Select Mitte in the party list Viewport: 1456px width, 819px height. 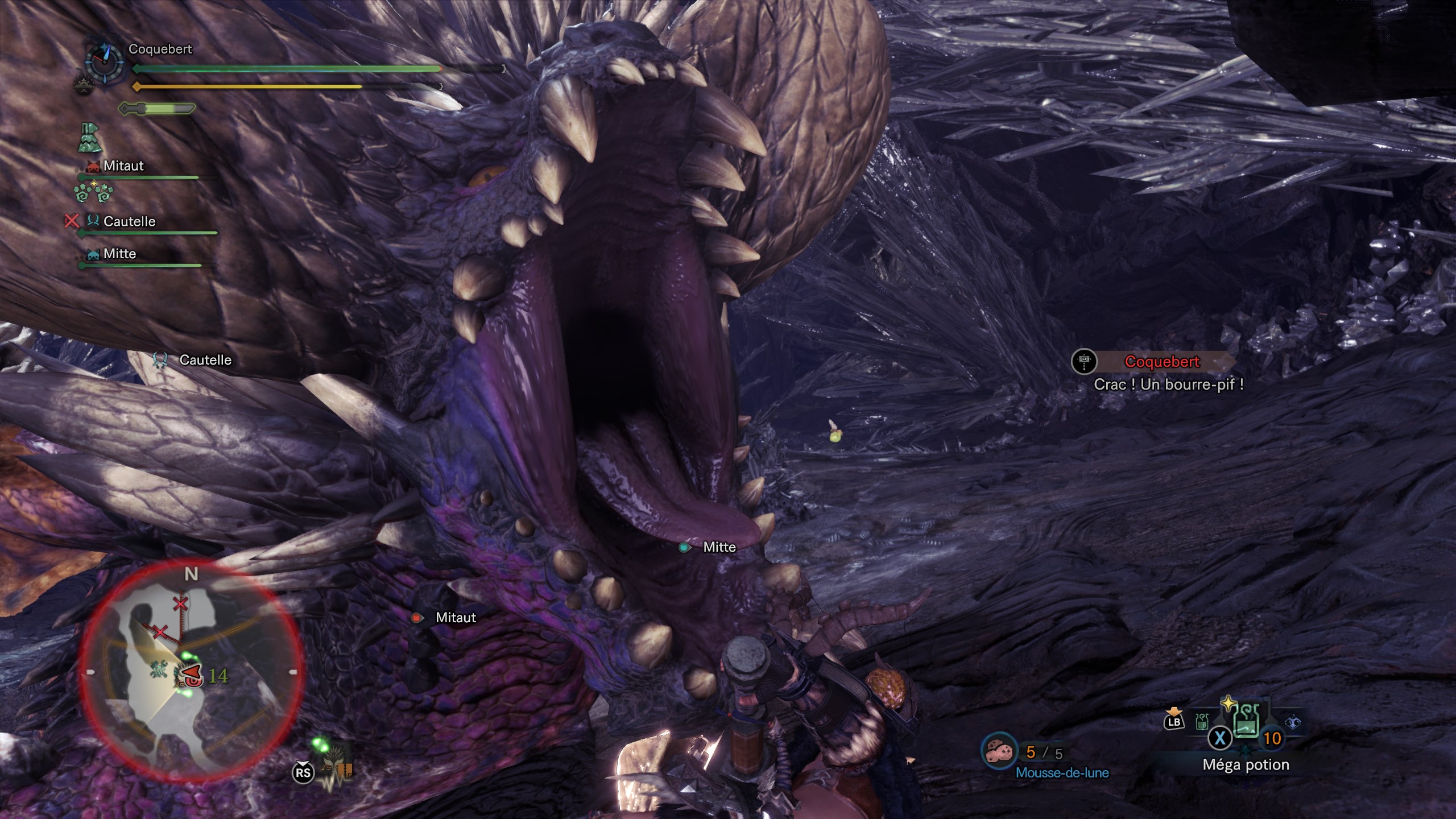click(x=119, y=254)
